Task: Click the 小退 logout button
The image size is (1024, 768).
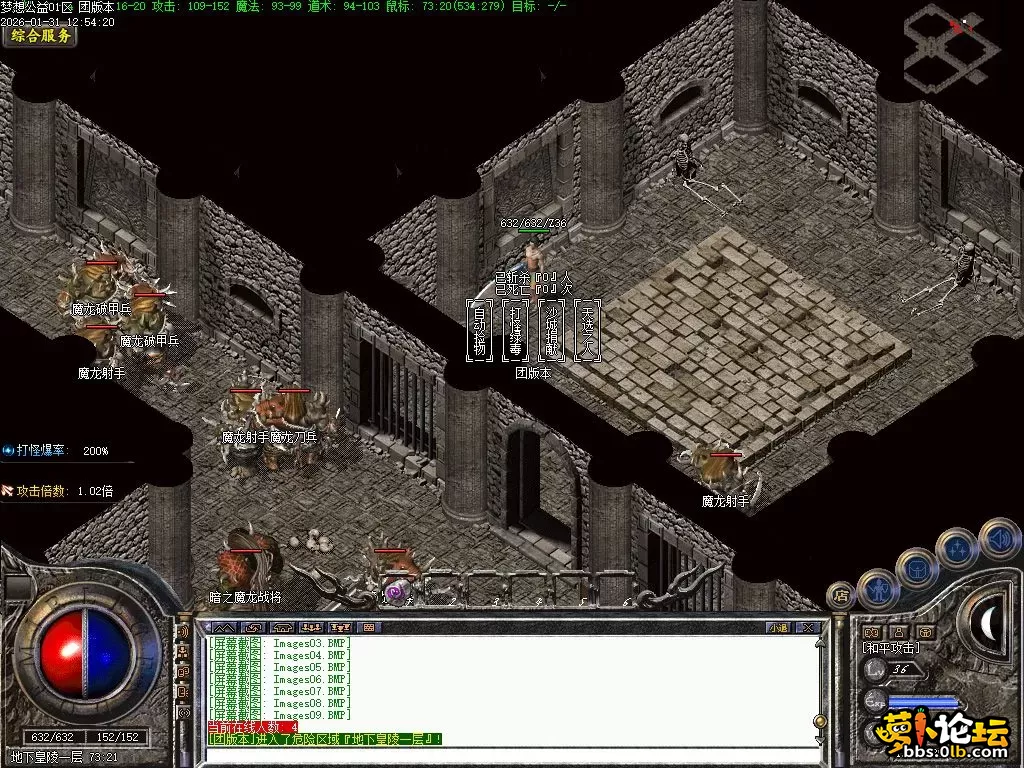Action: (778, 627)
